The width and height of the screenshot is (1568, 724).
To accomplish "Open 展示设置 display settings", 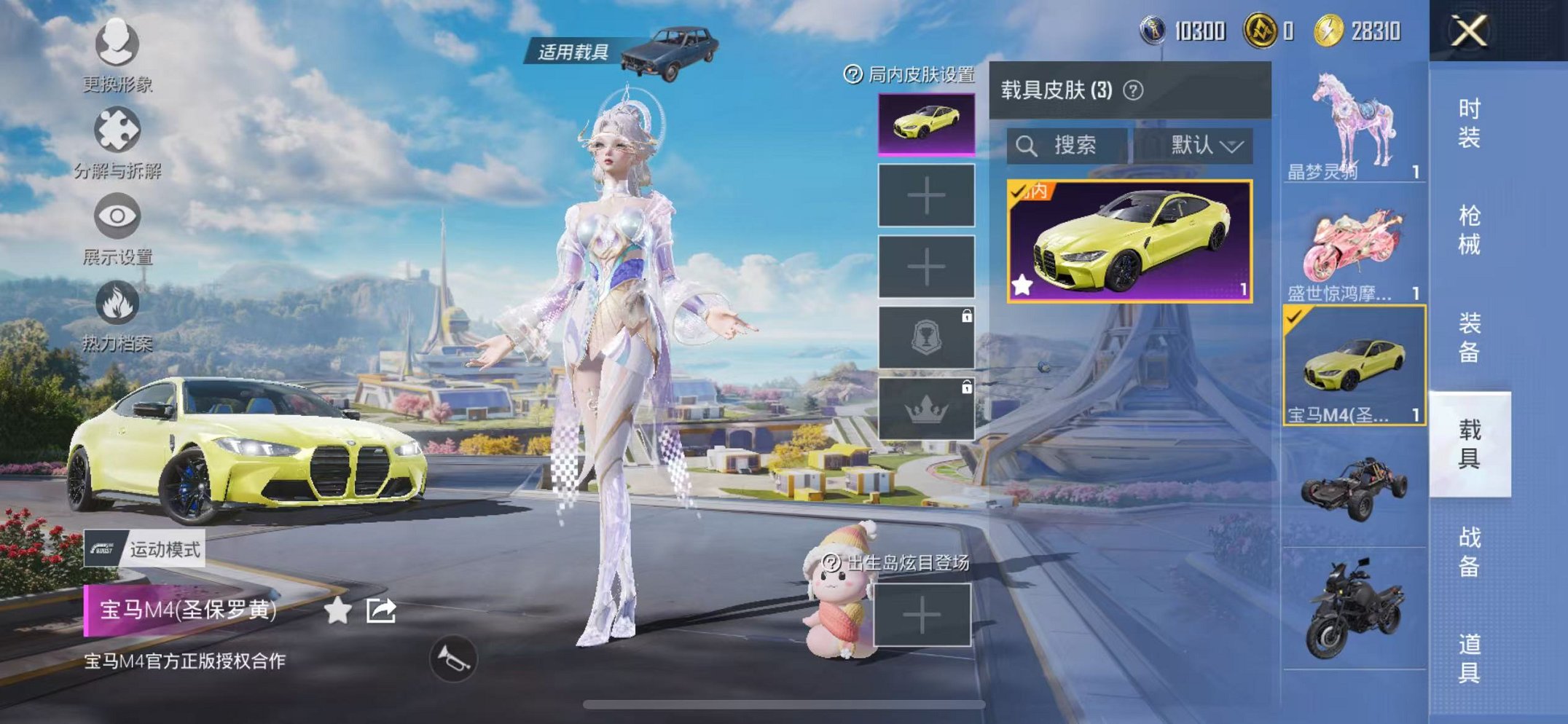I will point(117,216).
